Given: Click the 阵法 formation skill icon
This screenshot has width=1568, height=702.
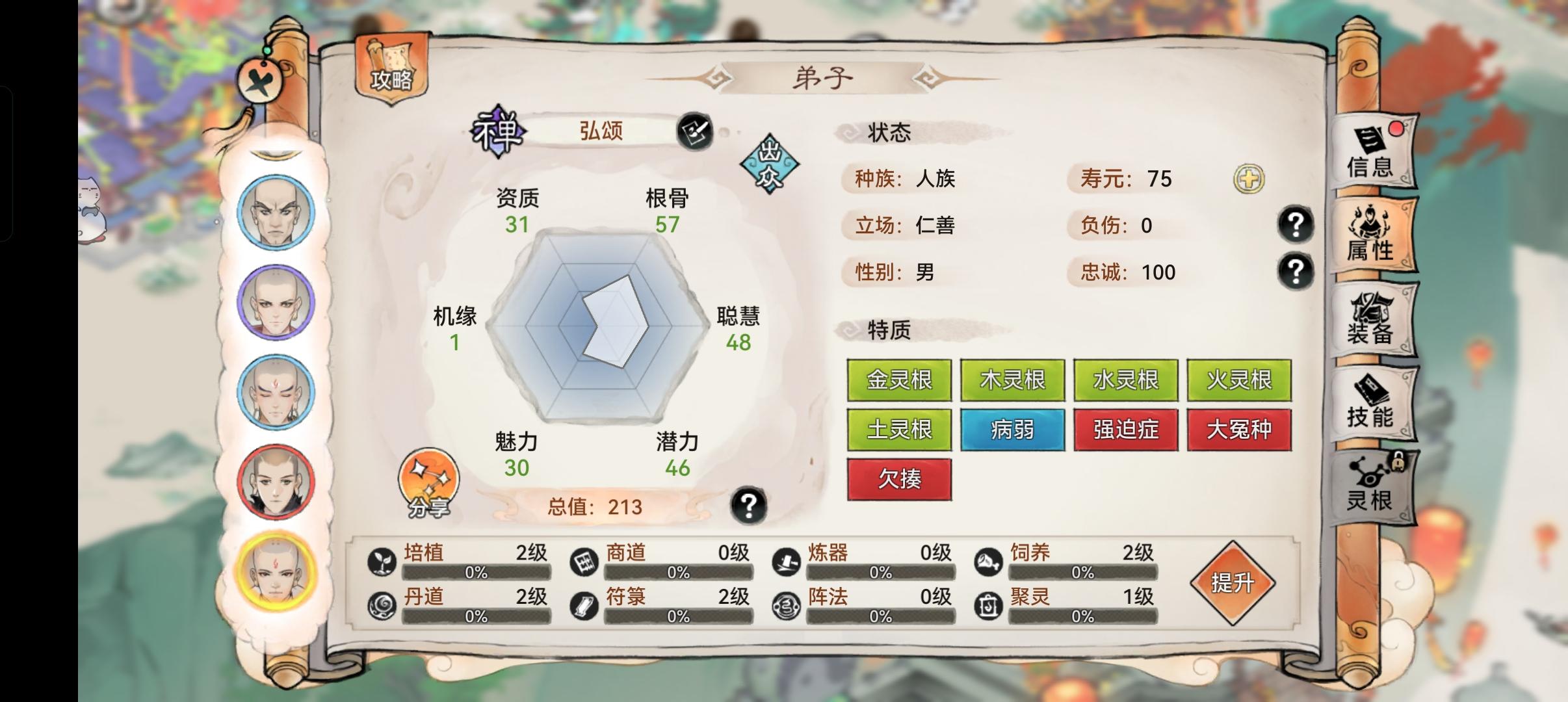Looking at the screenshot, I should pos(785,606).
